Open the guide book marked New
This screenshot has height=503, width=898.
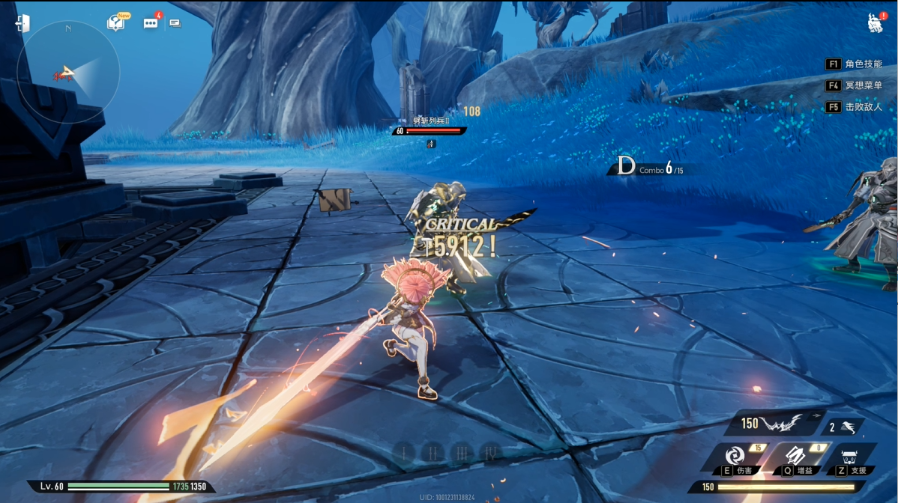point(116,22)
